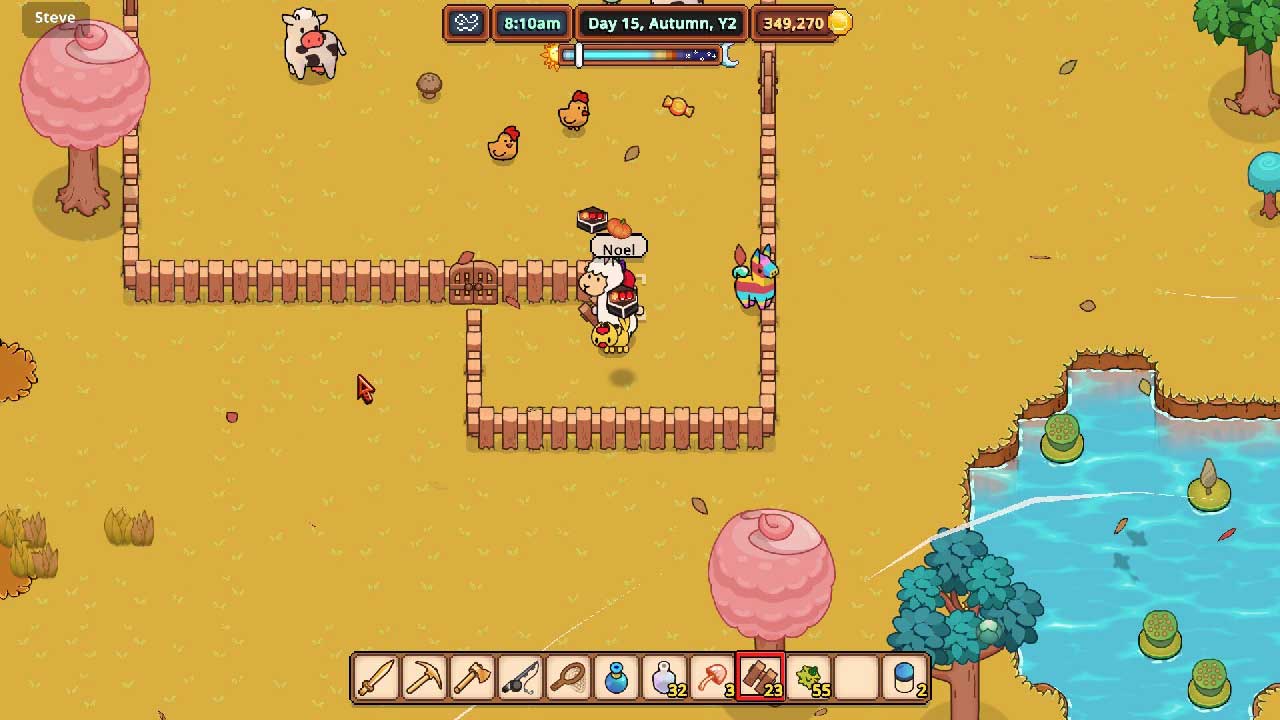Equip the bug net tool

pyautogui.click(x=568, y=677)
